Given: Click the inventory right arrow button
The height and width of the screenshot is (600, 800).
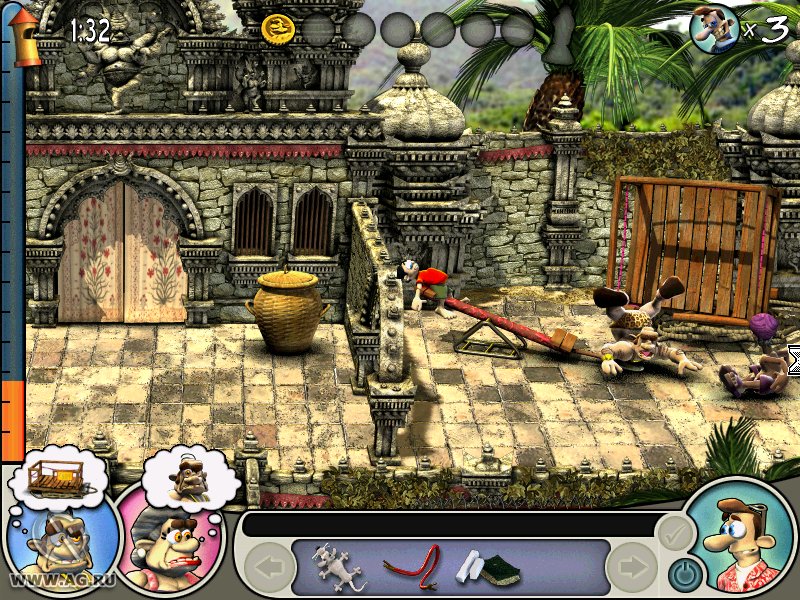Looking at the screenshot, I should click(x=630, y=569).
